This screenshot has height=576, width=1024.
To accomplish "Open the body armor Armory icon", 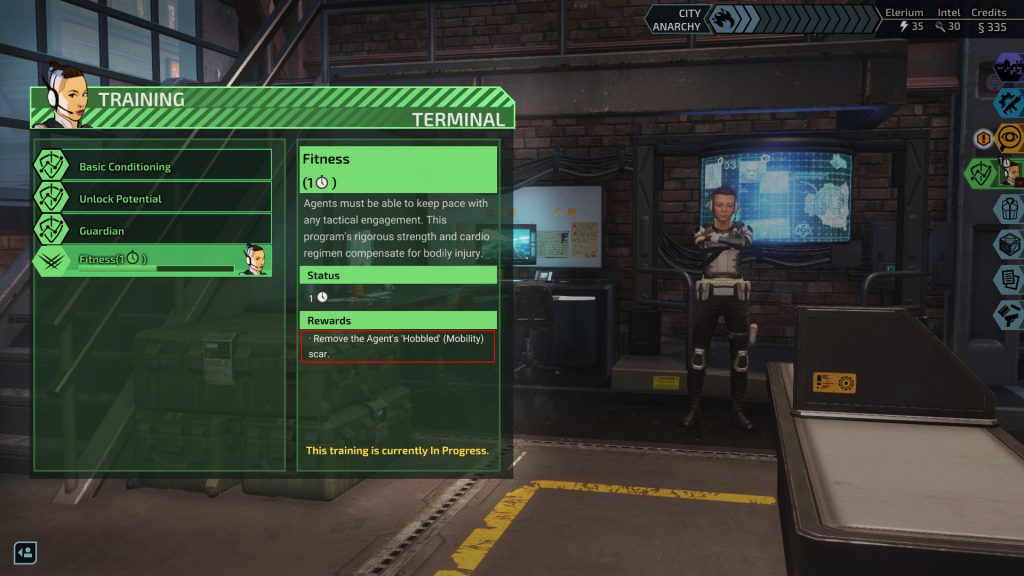I will pyautogui.click(x=1008, y=209).
